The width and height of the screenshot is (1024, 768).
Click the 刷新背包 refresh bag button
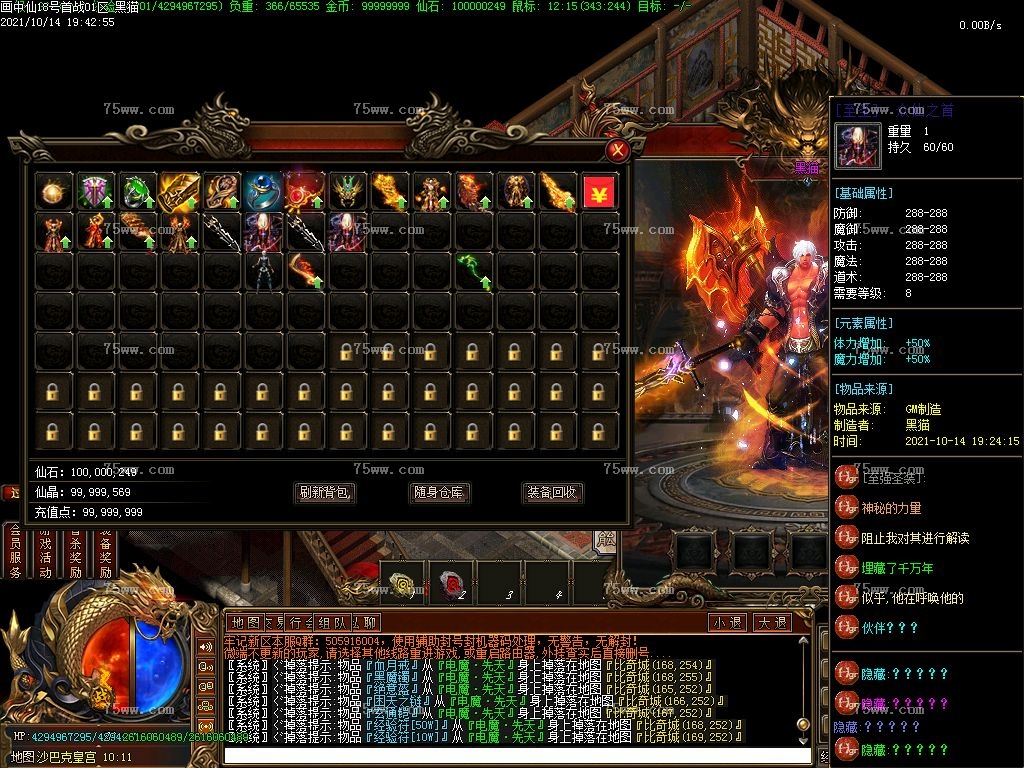(x=326, y=492)
